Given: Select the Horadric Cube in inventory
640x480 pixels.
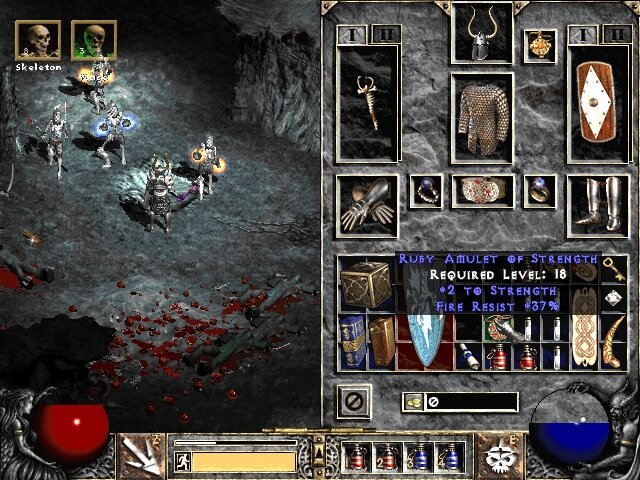Looking at the screenshot, I should (361, 281).
